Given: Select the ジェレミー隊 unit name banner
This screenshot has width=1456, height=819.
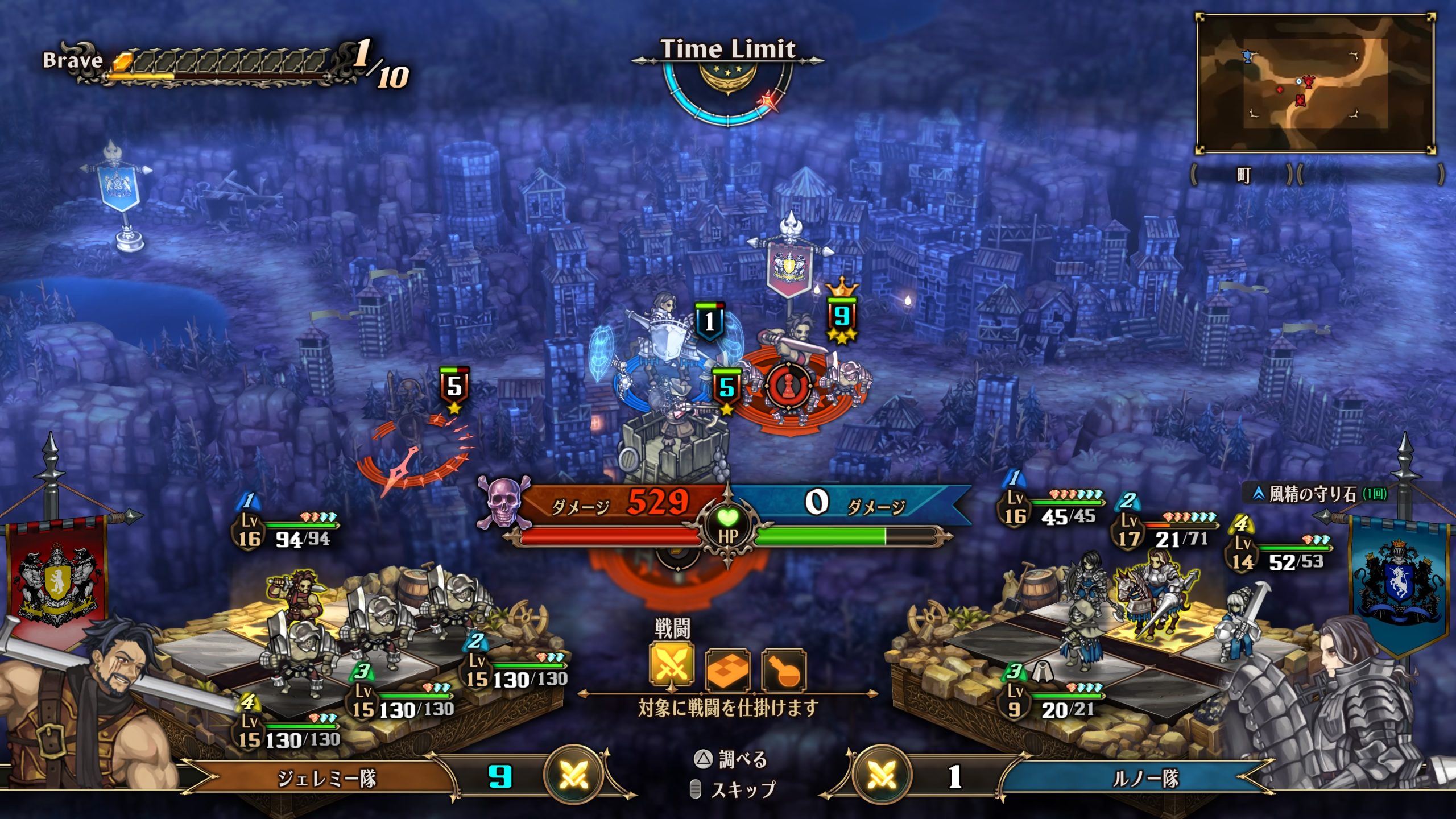Looking at the screenshot, I should click(326, 779).
